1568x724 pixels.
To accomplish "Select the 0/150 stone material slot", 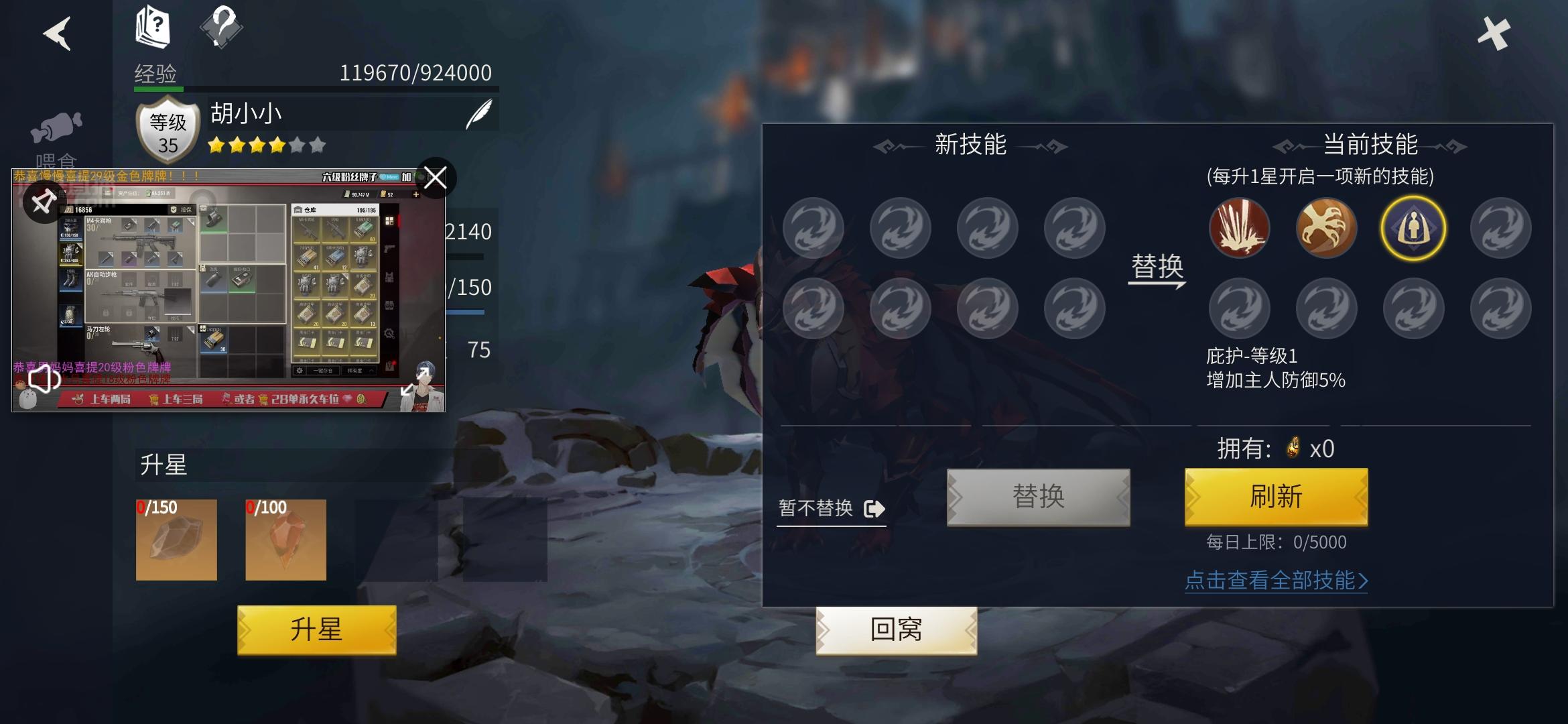I will 176,540.
